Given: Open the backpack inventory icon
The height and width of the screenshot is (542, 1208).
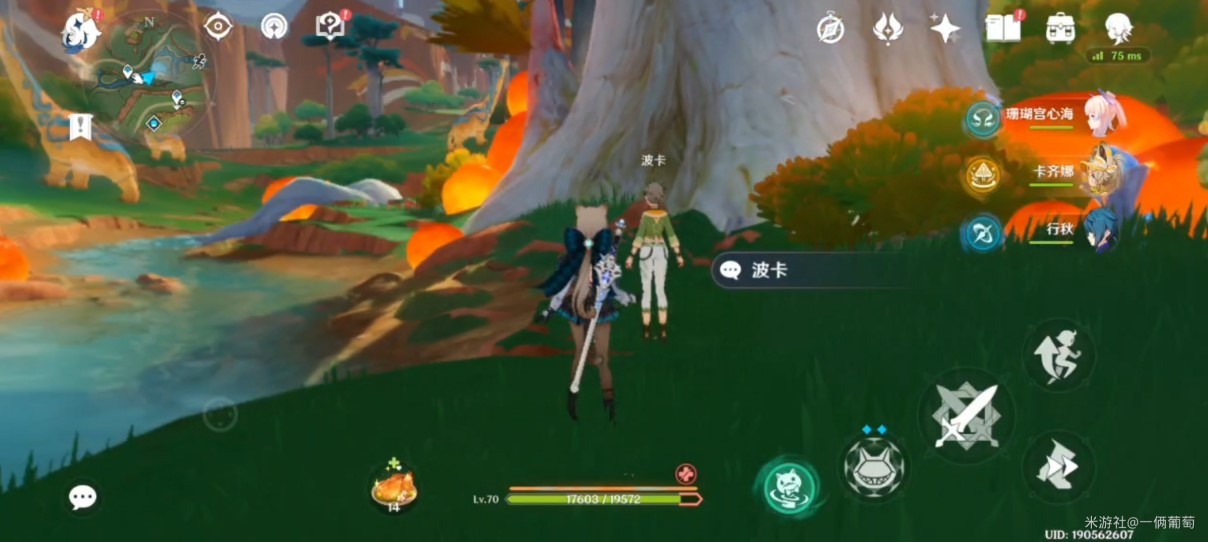Looking at the screenshot, I should coord(1060,28).
